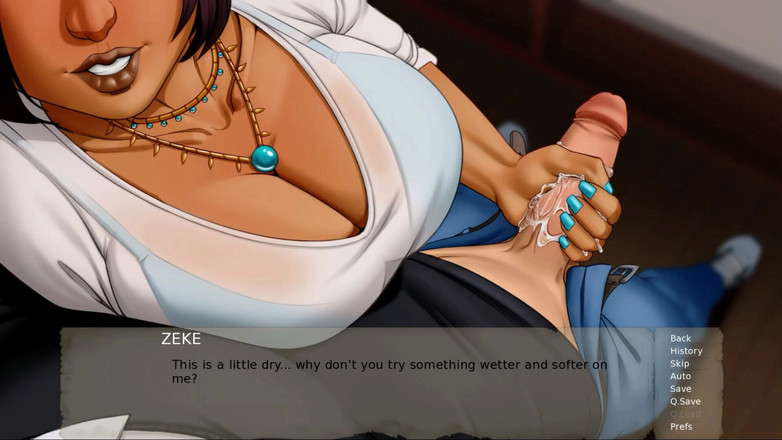Open the Save game screen
Image resolution: width=782 pixels, height=440 pixels.
[x=681, y=389]
